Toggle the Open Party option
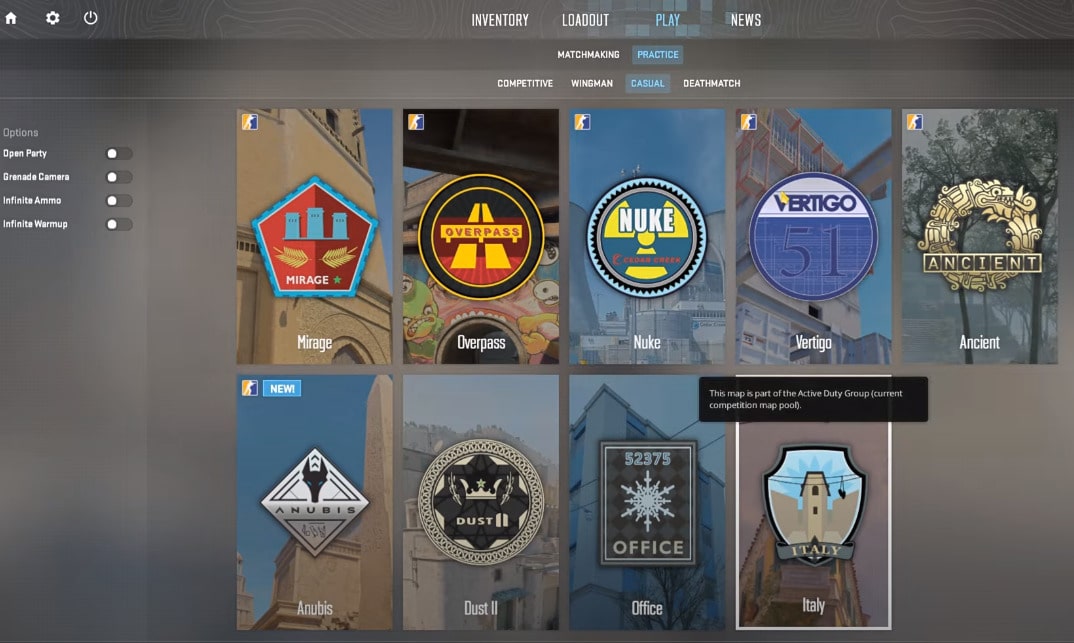Viewport: 1074px width, 643px height. (118, 154)
